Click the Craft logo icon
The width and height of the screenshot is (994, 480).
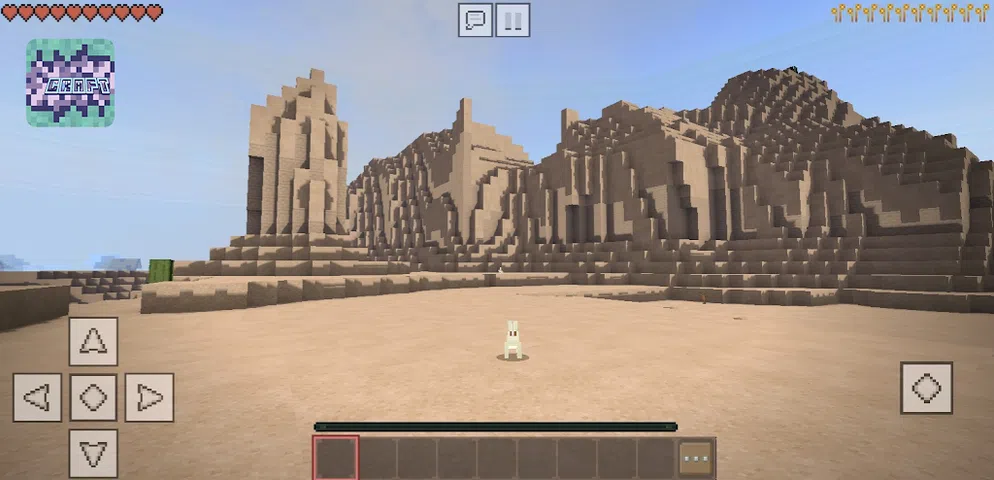tap(70, 83)
